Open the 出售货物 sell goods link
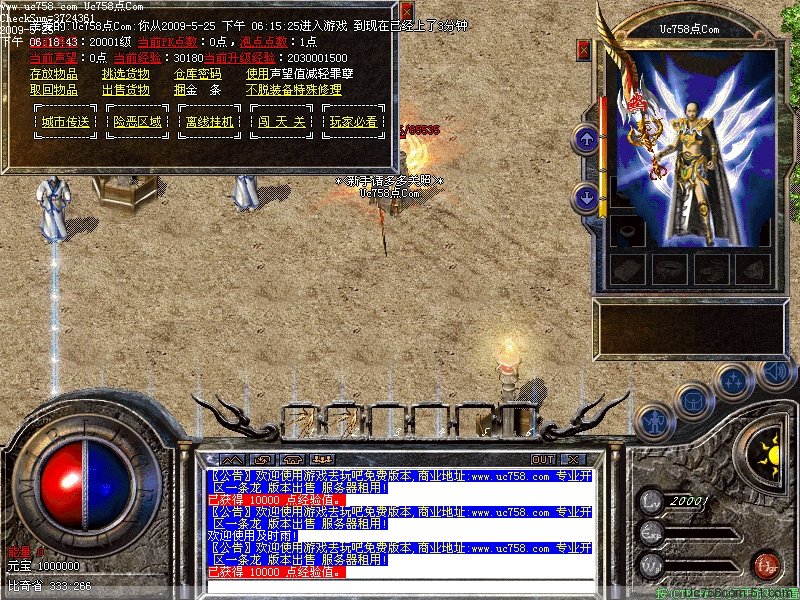Screen dimensions: 800x600 126,90
